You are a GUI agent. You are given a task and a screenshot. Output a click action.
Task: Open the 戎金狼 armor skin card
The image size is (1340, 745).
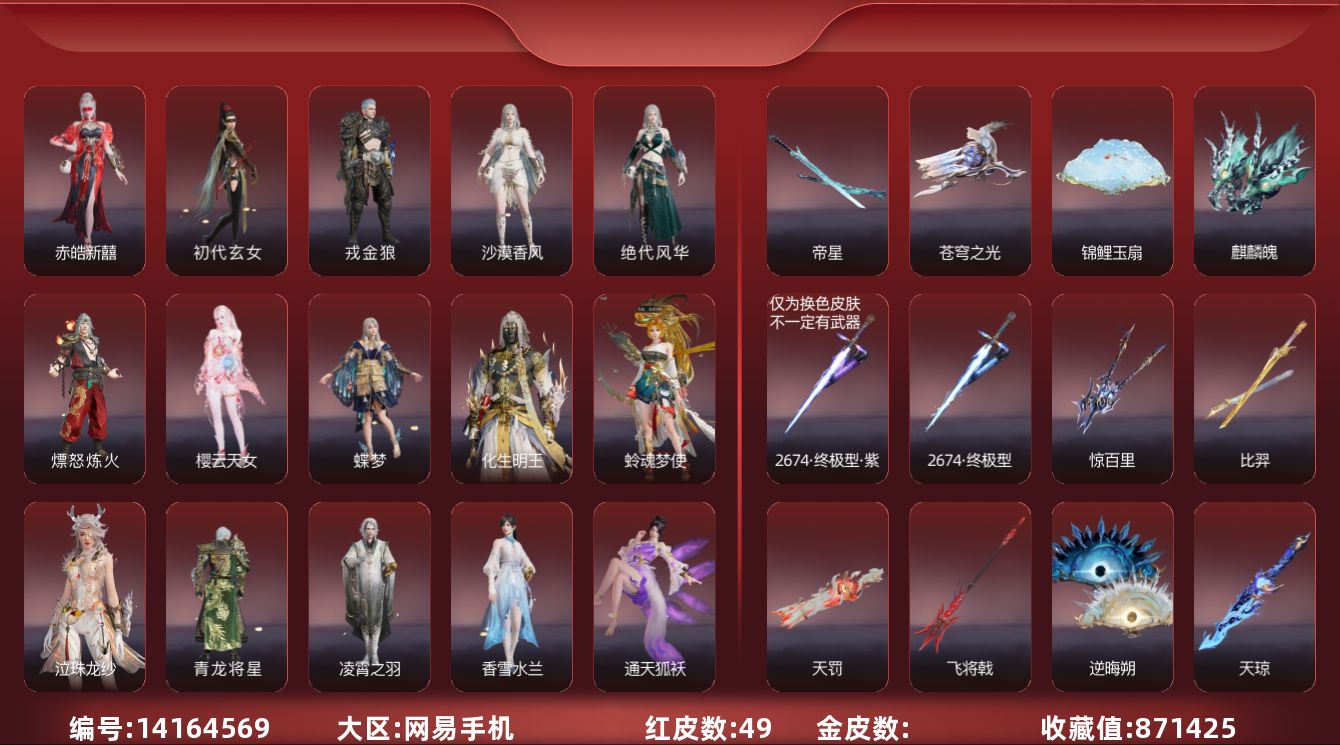(x=369, y=180)
